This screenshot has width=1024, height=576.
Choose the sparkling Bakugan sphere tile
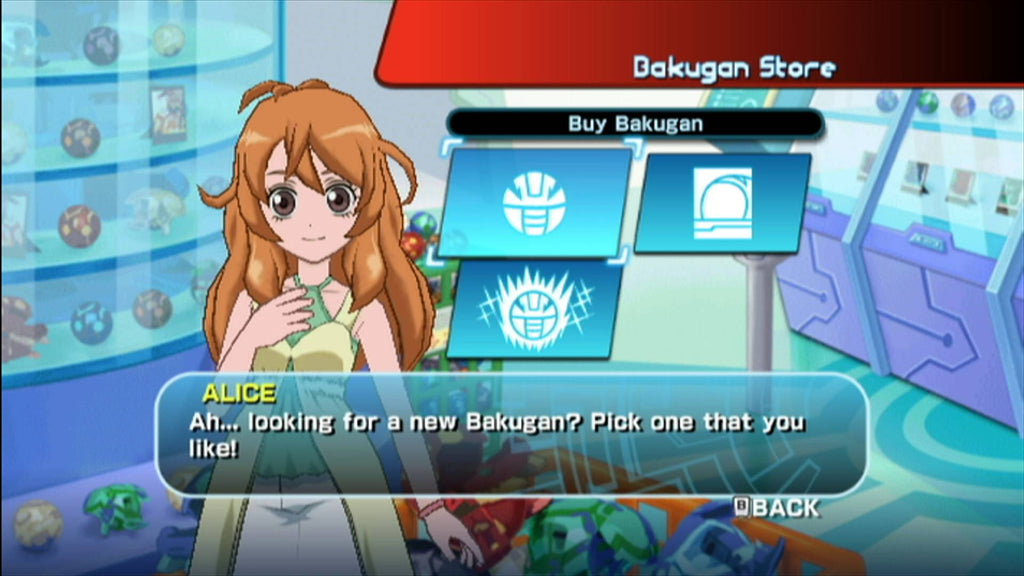(533, 309)
